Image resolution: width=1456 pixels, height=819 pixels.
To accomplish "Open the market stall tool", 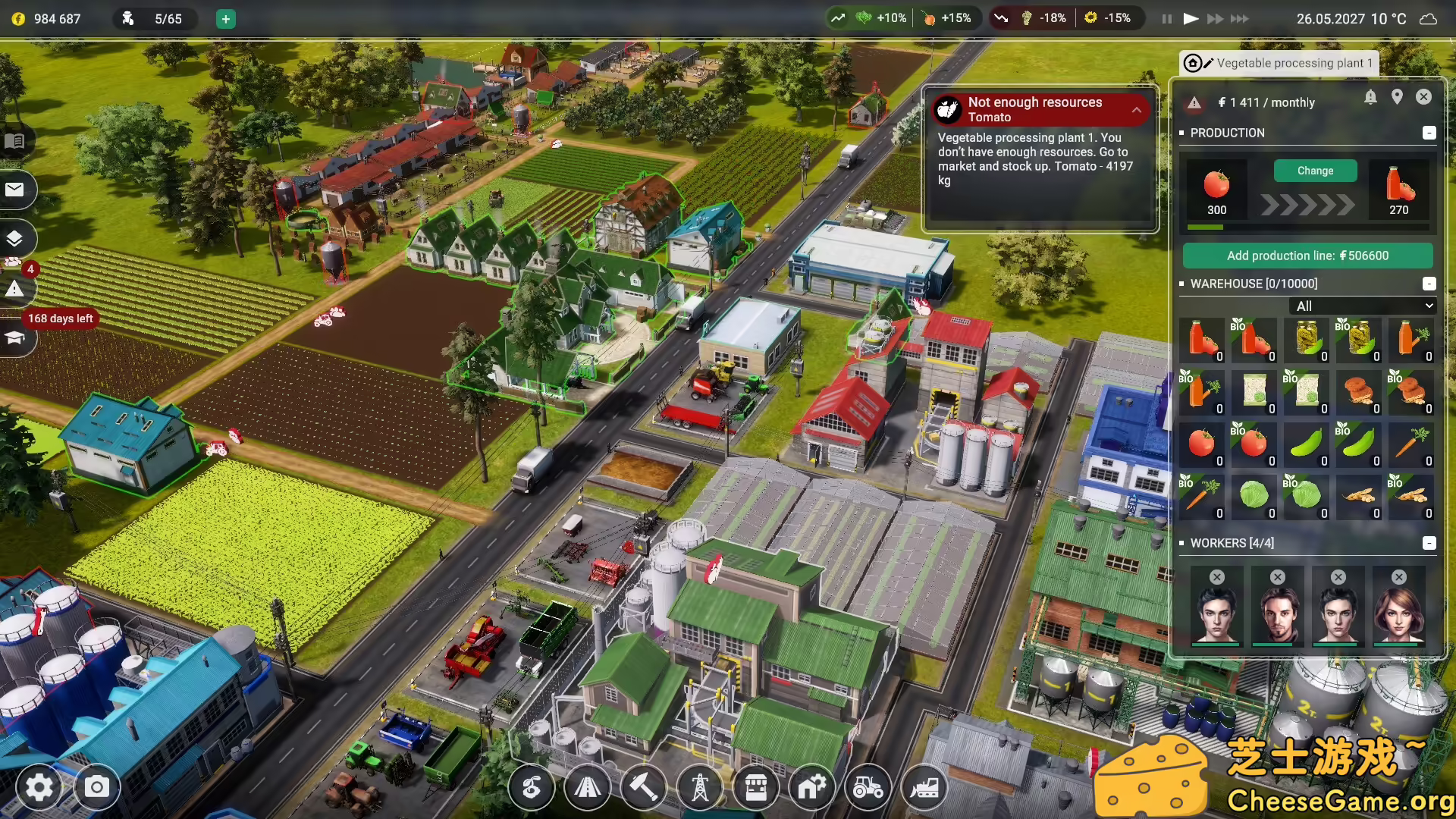I will 756,787.
